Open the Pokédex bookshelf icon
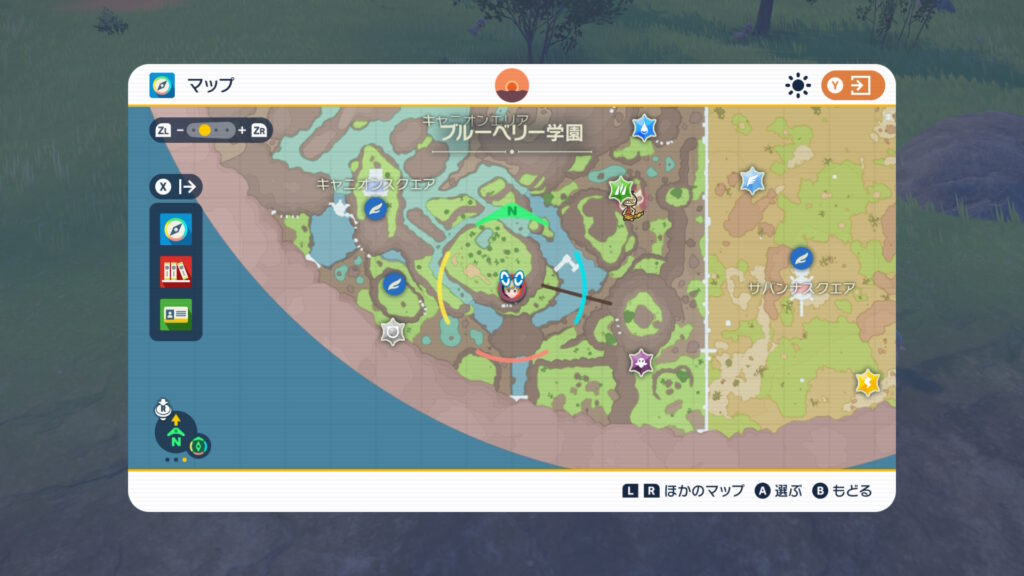 pos(176,271)
